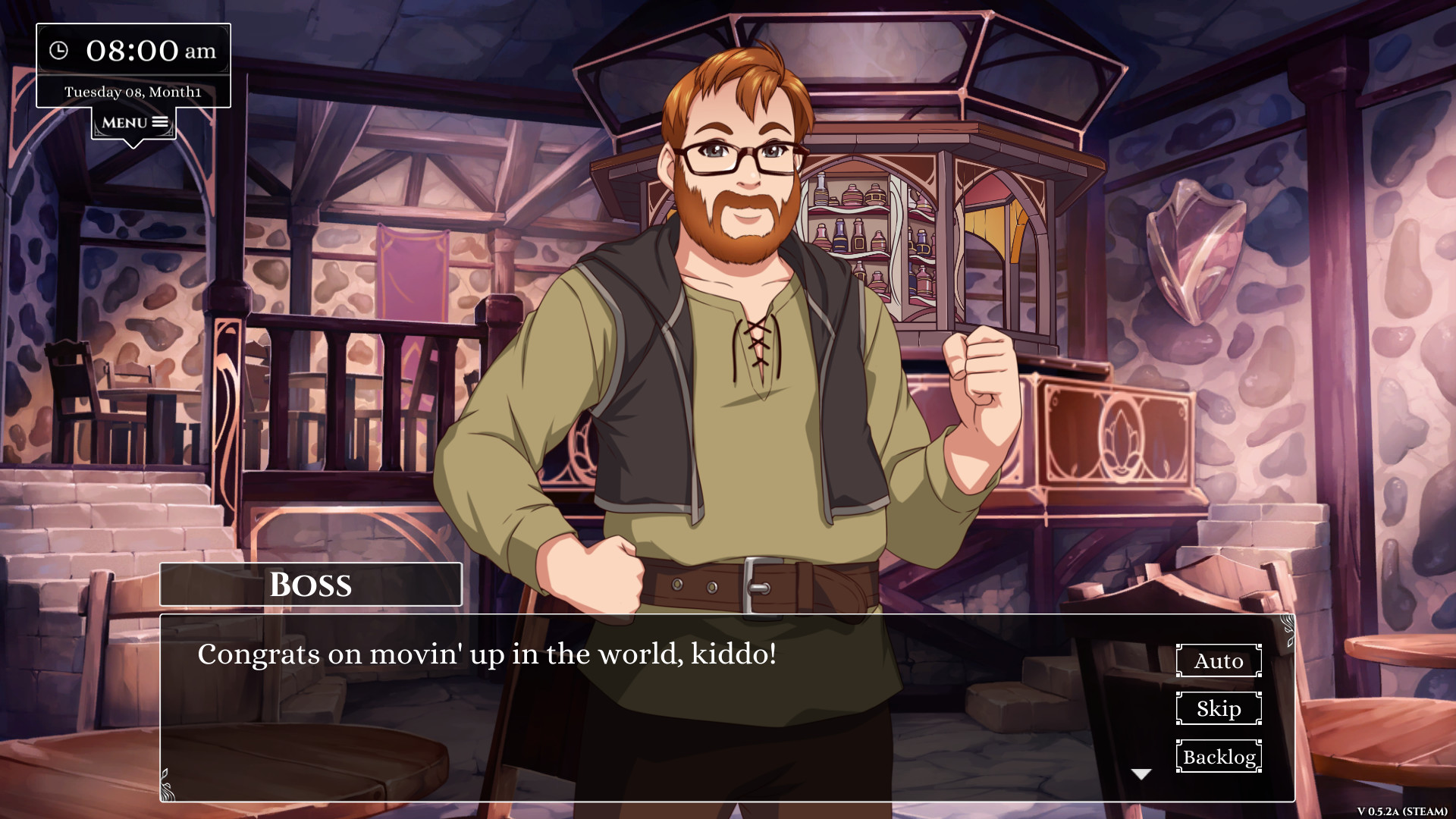Click the Skip fast-forward control

[1218, 708]
